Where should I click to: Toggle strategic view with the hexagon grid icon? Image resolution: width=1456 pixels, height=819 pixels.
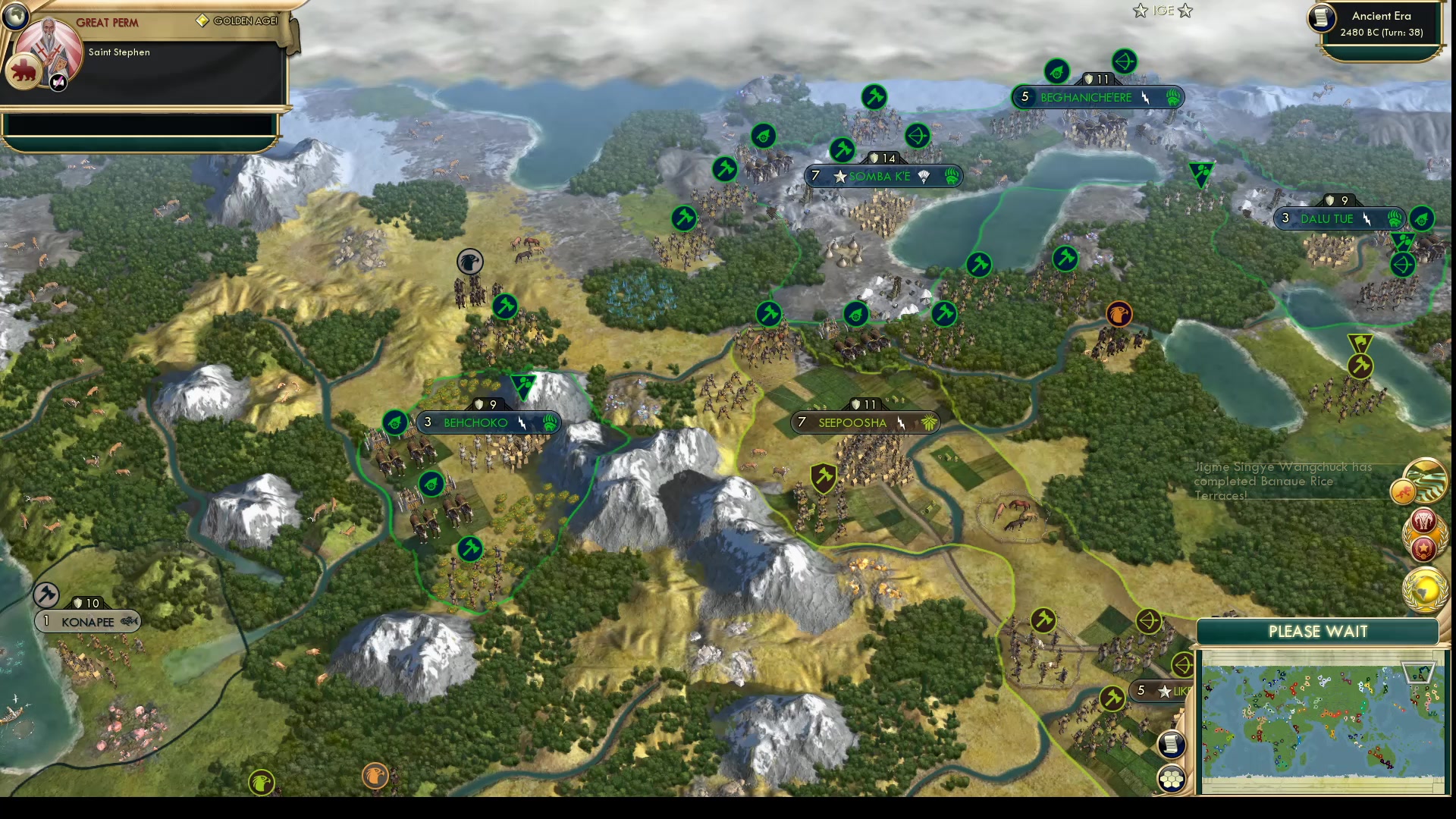click(x=1172, y=780)
